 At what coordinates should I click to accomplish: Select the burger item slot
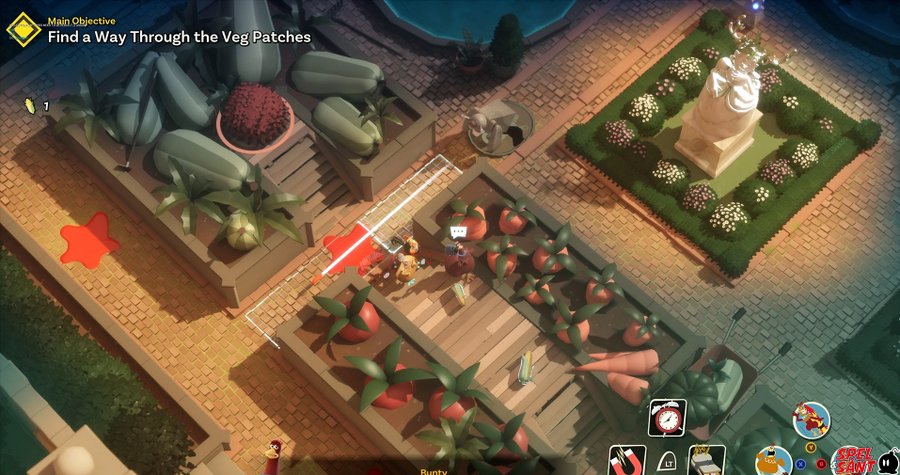[x=708, y=459]
